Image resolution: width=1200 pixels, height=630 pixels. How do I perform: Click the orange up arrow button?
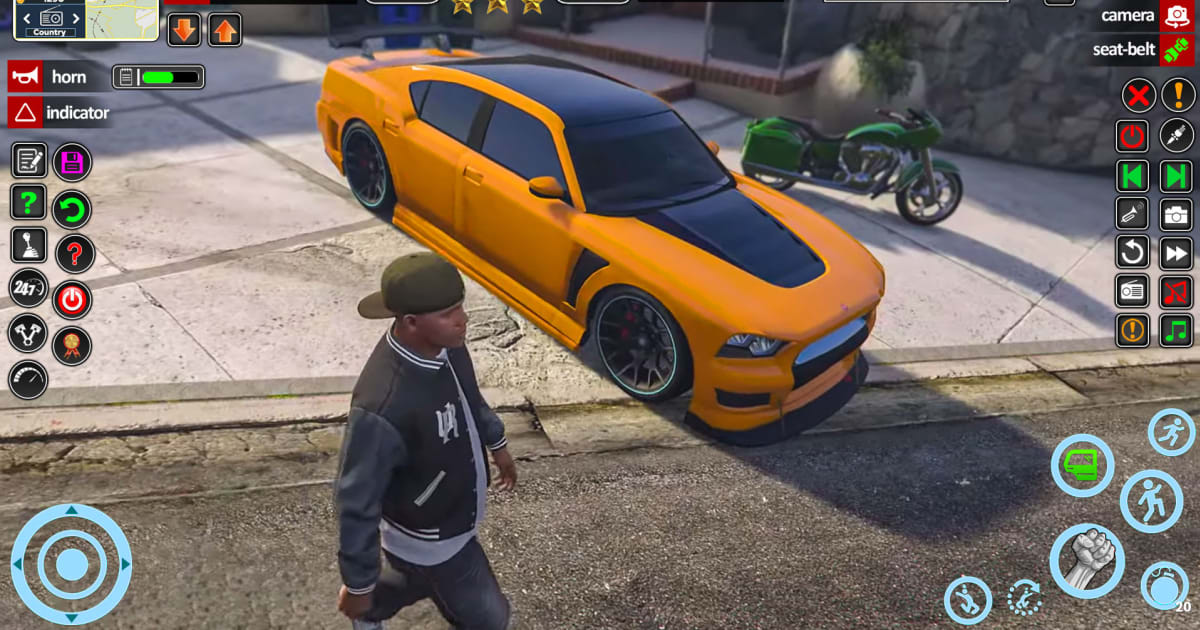coord(224,29)
